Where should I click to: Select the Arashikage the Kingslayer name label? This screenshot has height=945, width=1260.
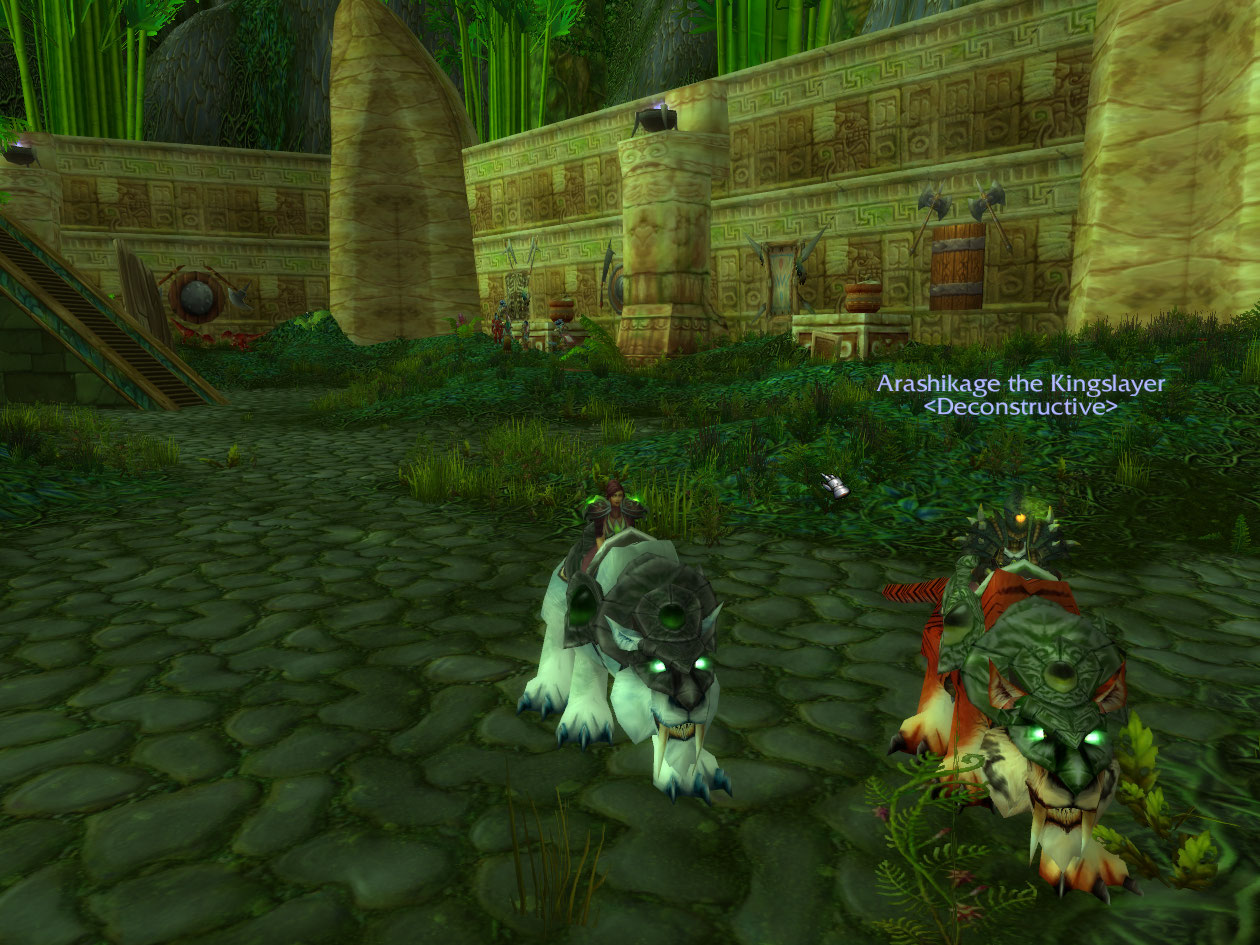[x=1020, y=384]
